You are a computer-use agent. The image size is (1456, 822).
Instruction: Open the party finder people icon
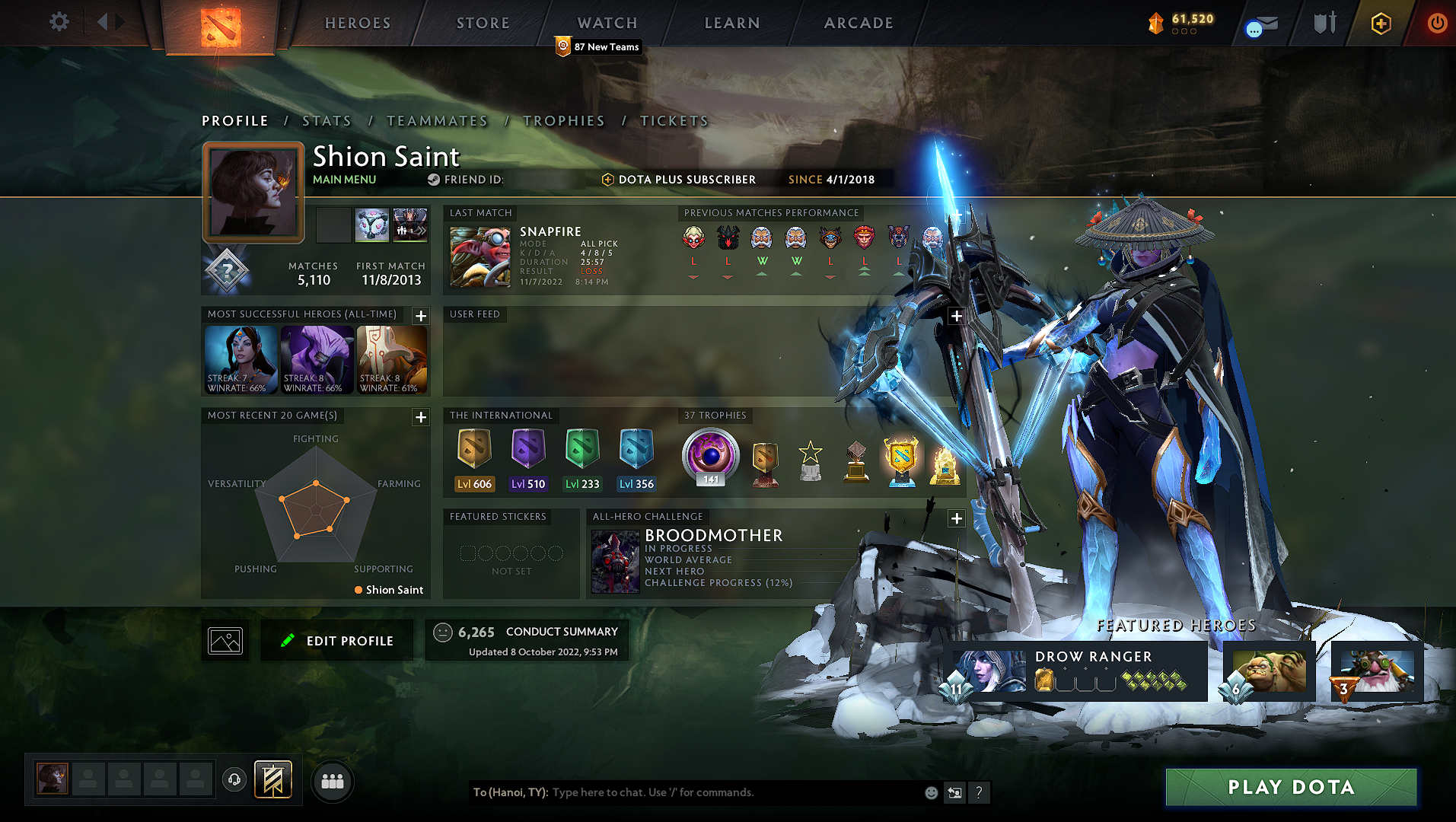(331, 780)
